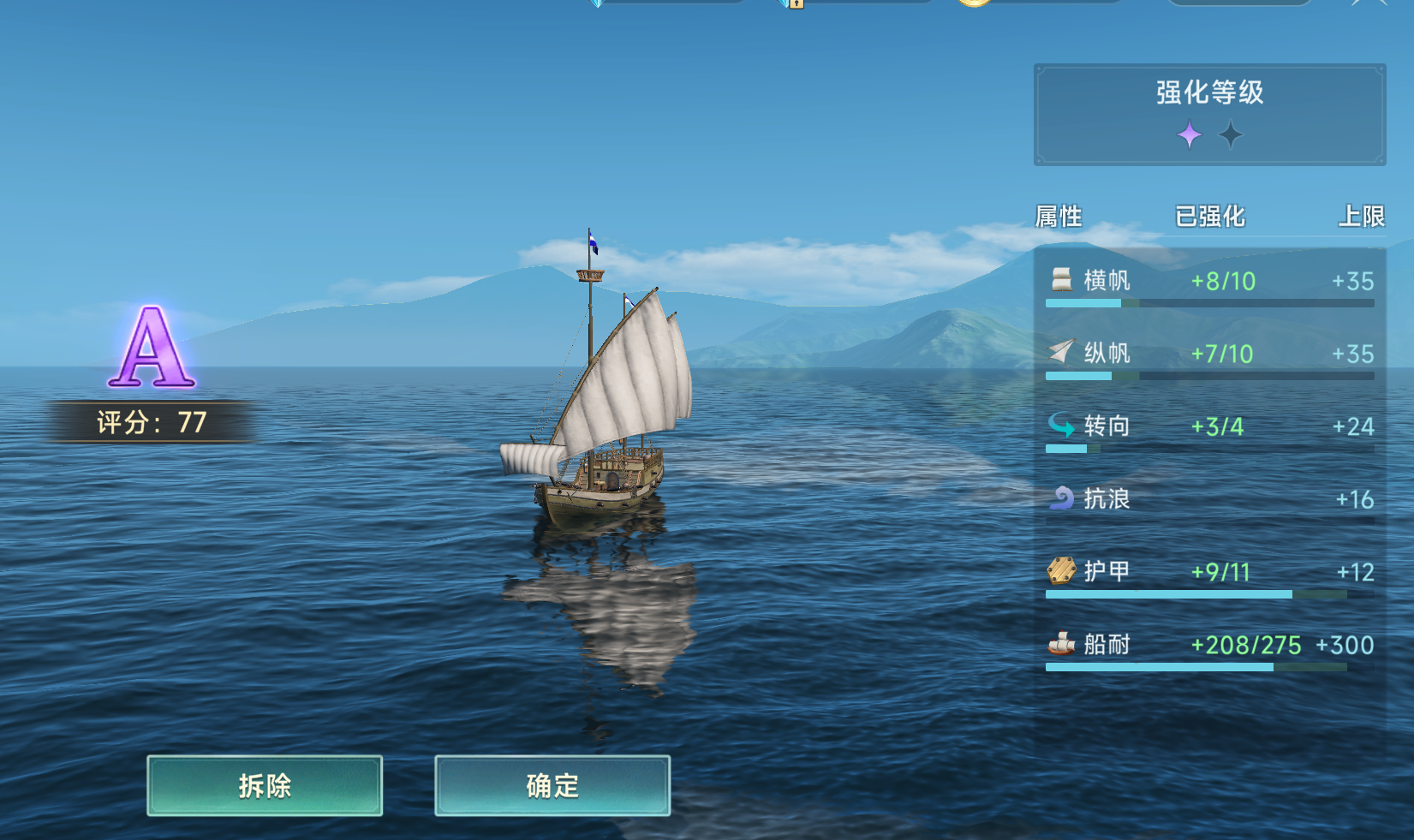Screen dimensions: 1414x840
Task: Select the 纵帆 fore-and-aft sail row
Action: (1209, 355)
